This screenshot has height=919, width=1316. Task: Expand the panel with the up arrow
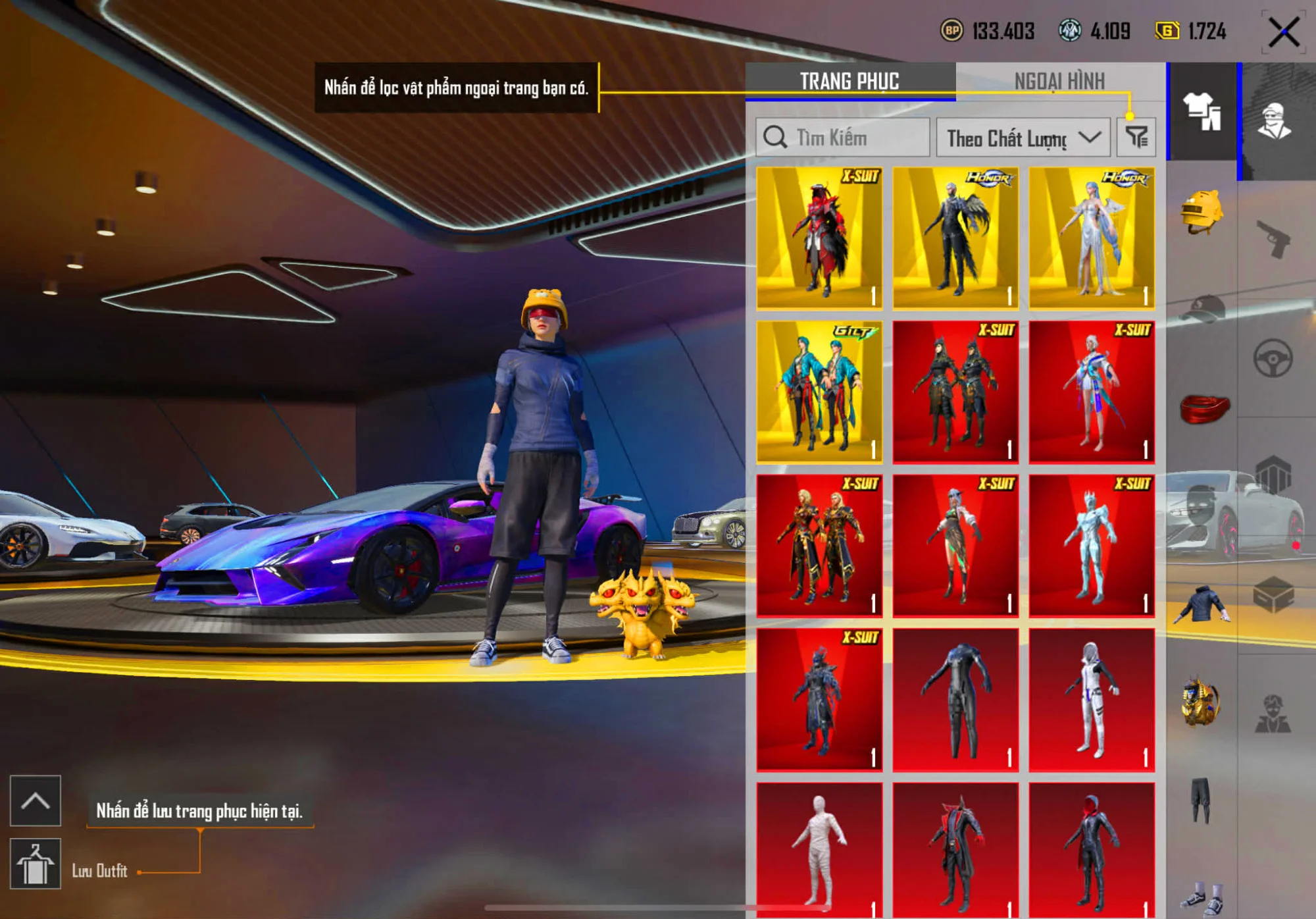tap(36, 801)
